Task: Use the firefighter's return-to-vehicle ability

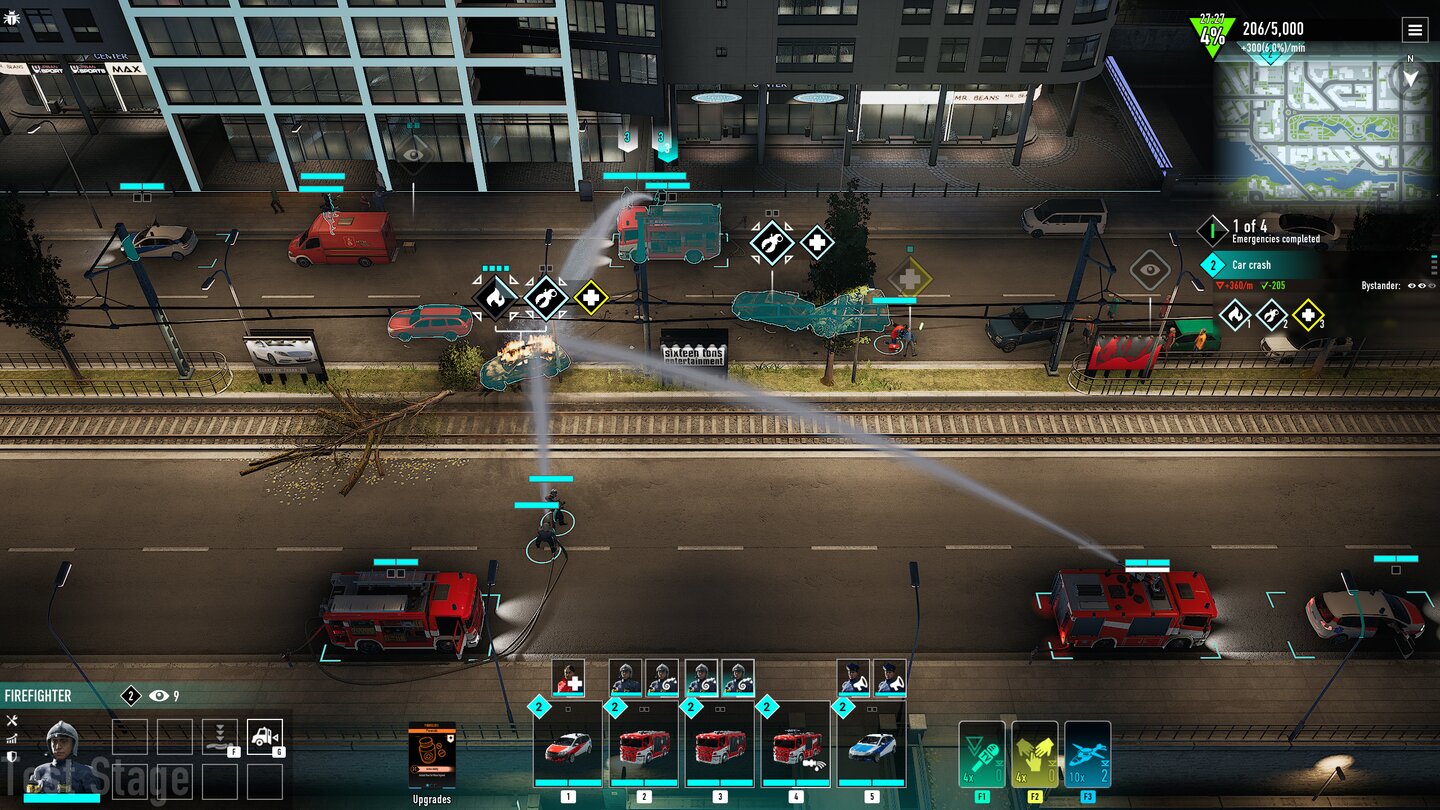Action: 265,737
